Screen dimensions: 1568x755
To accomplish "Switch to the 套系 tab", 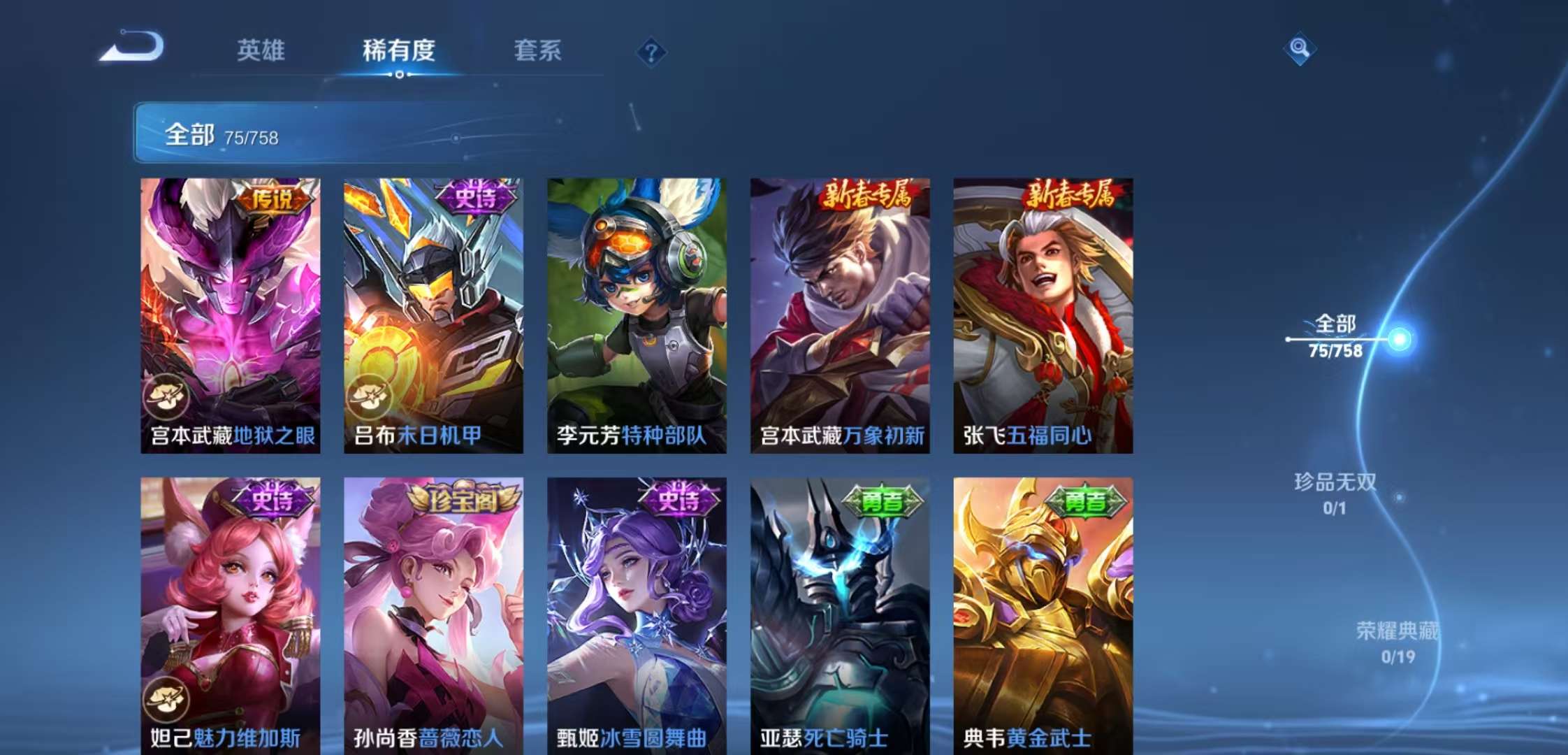I will coord(538,50).
